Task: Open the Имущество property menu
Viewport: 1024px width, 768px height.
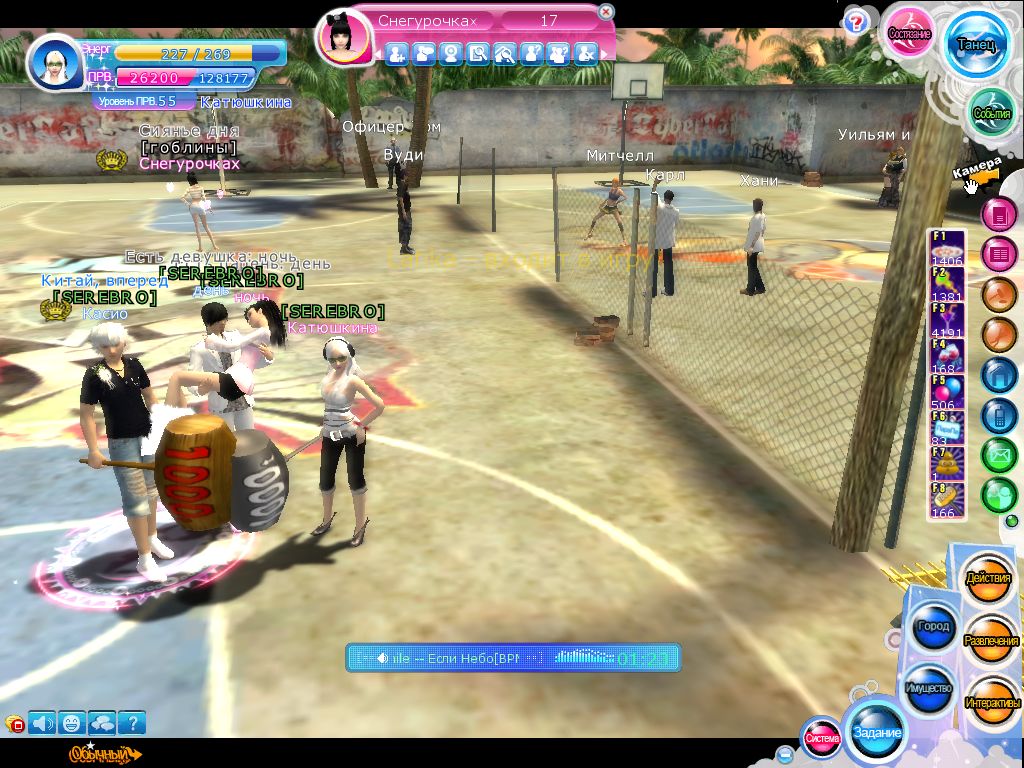Action: click(x=929, y=689)
